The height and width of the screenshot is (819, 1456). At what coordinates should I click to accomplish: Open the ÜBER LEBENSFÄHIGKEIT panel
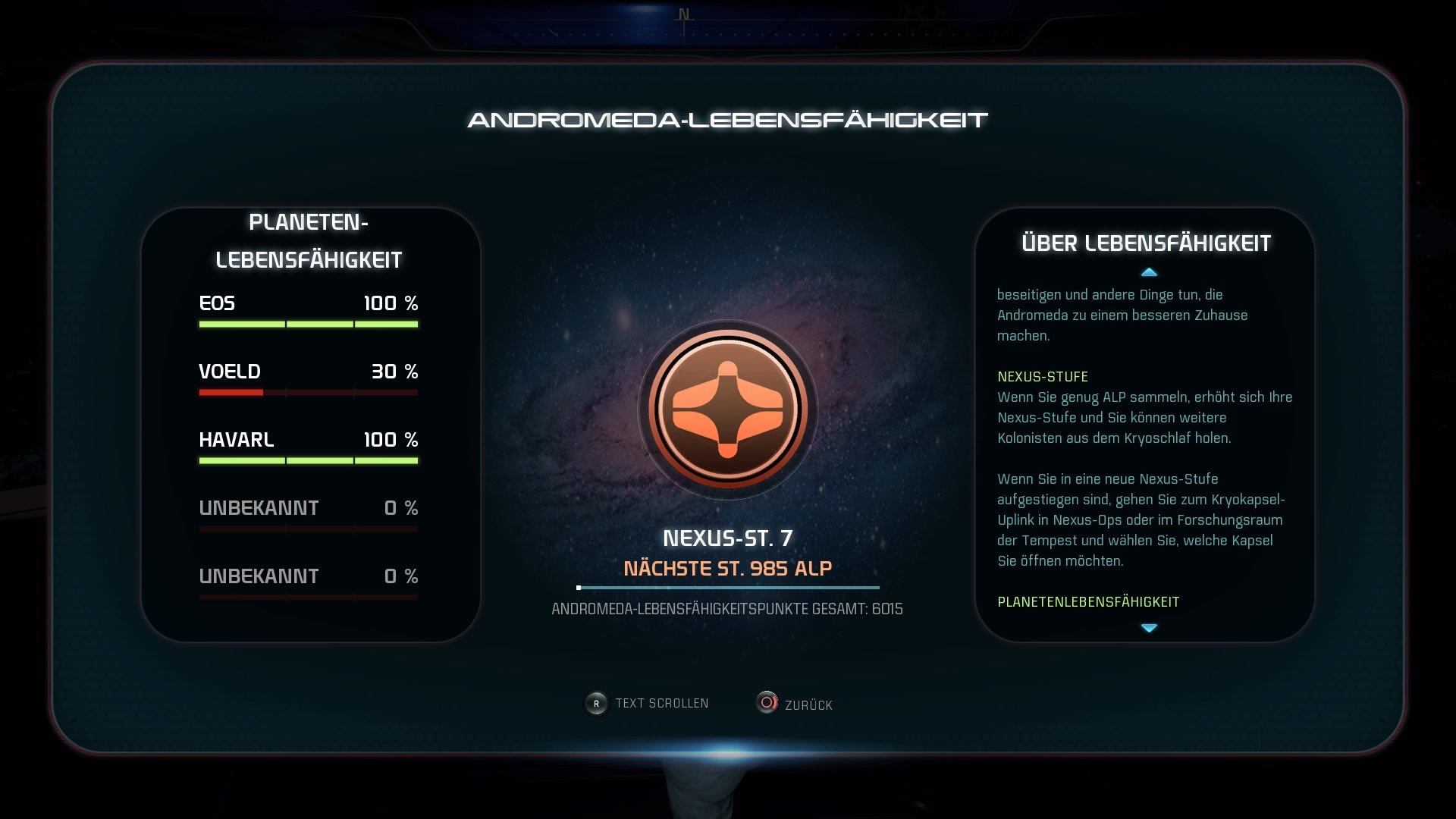(1147, 243)
